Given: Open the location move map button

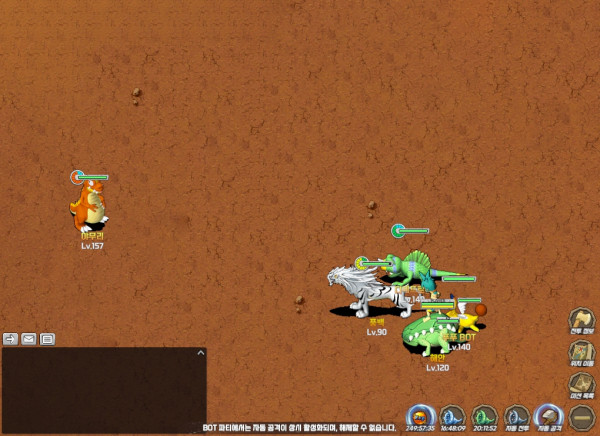Looking at the screenshot, I should [582, 351].
